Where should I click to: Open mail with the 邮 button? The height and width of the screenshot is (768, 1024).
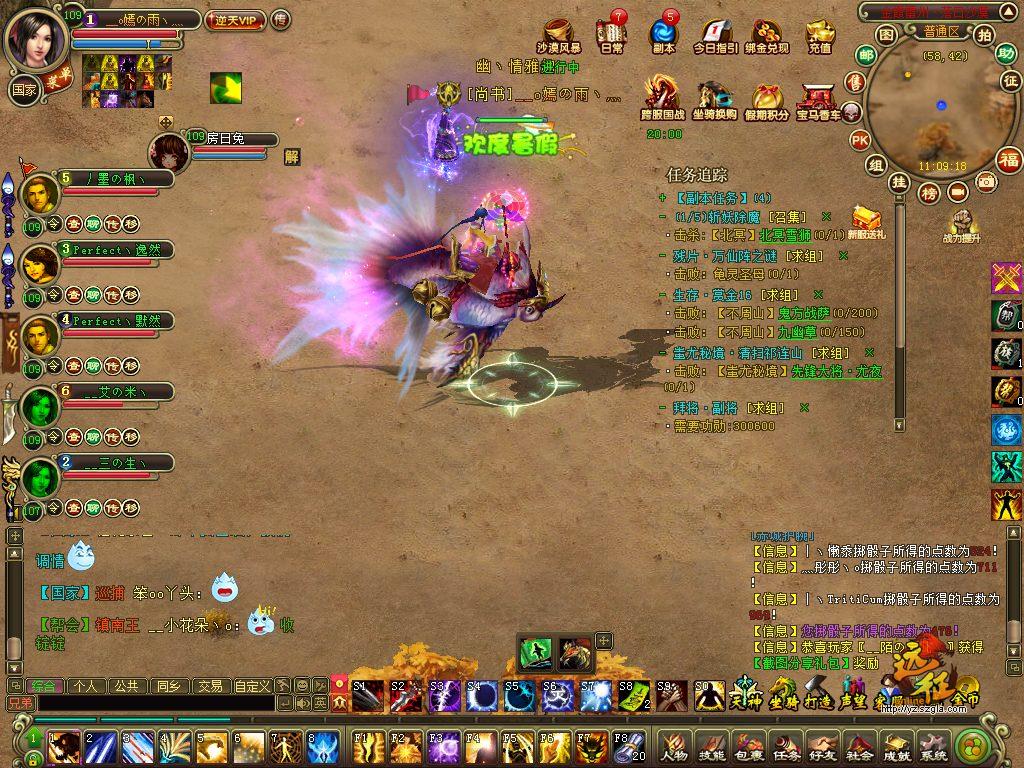pyautogui.click(x=866, y=54)
